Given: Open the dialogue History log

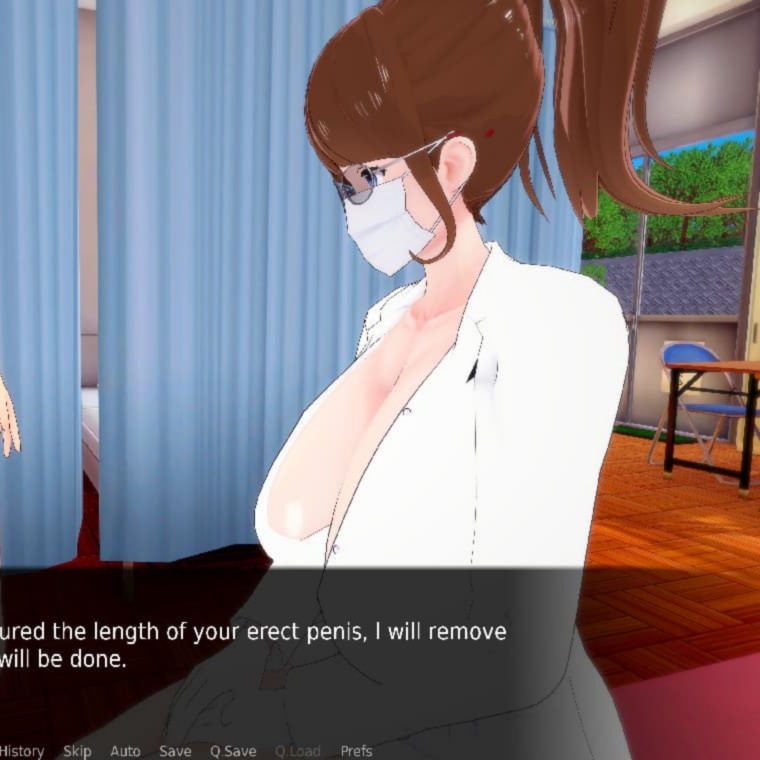Looking at the screenshot, I should coord(21,751).
